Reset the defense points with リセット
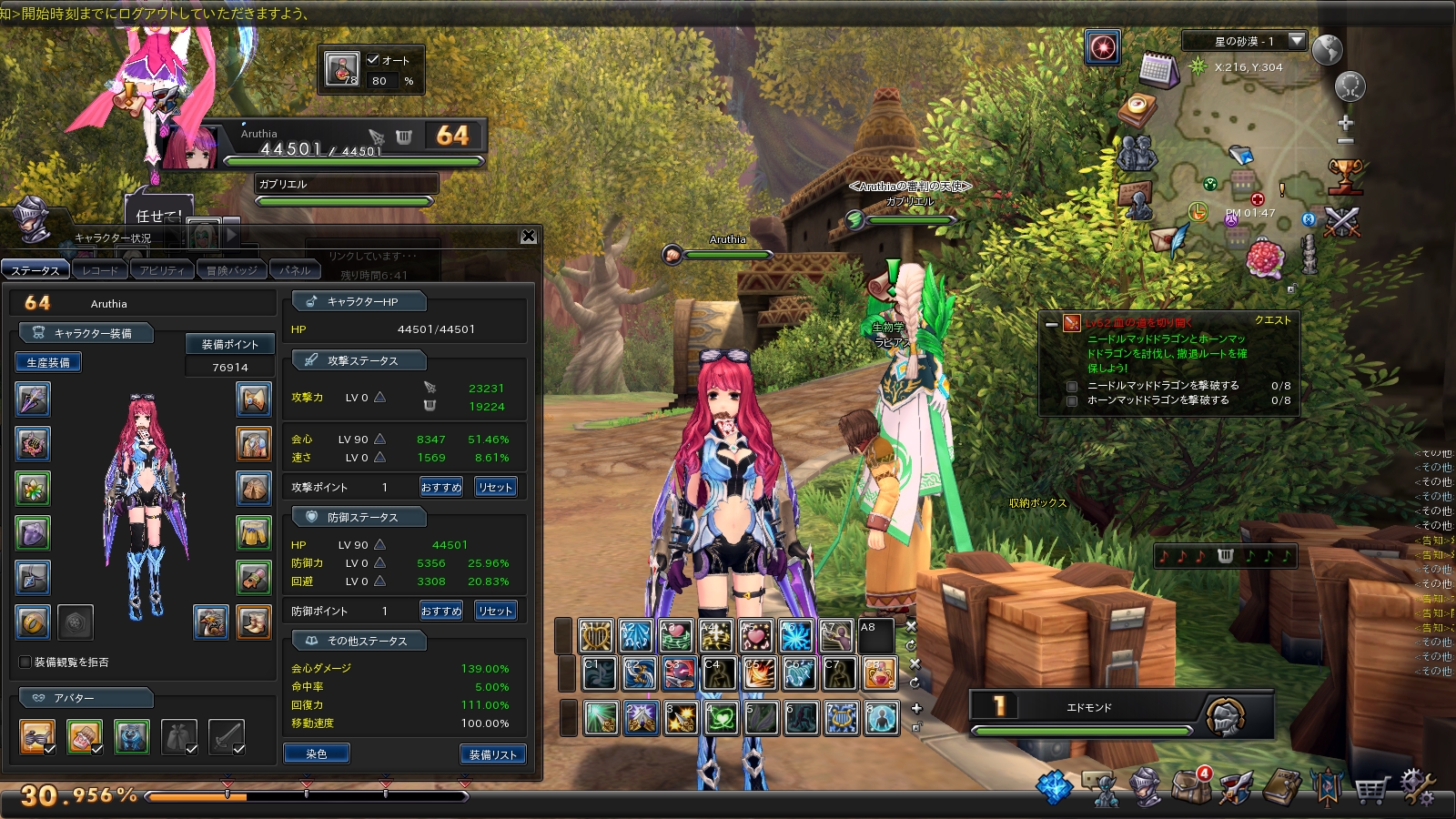 pos(496,611)
